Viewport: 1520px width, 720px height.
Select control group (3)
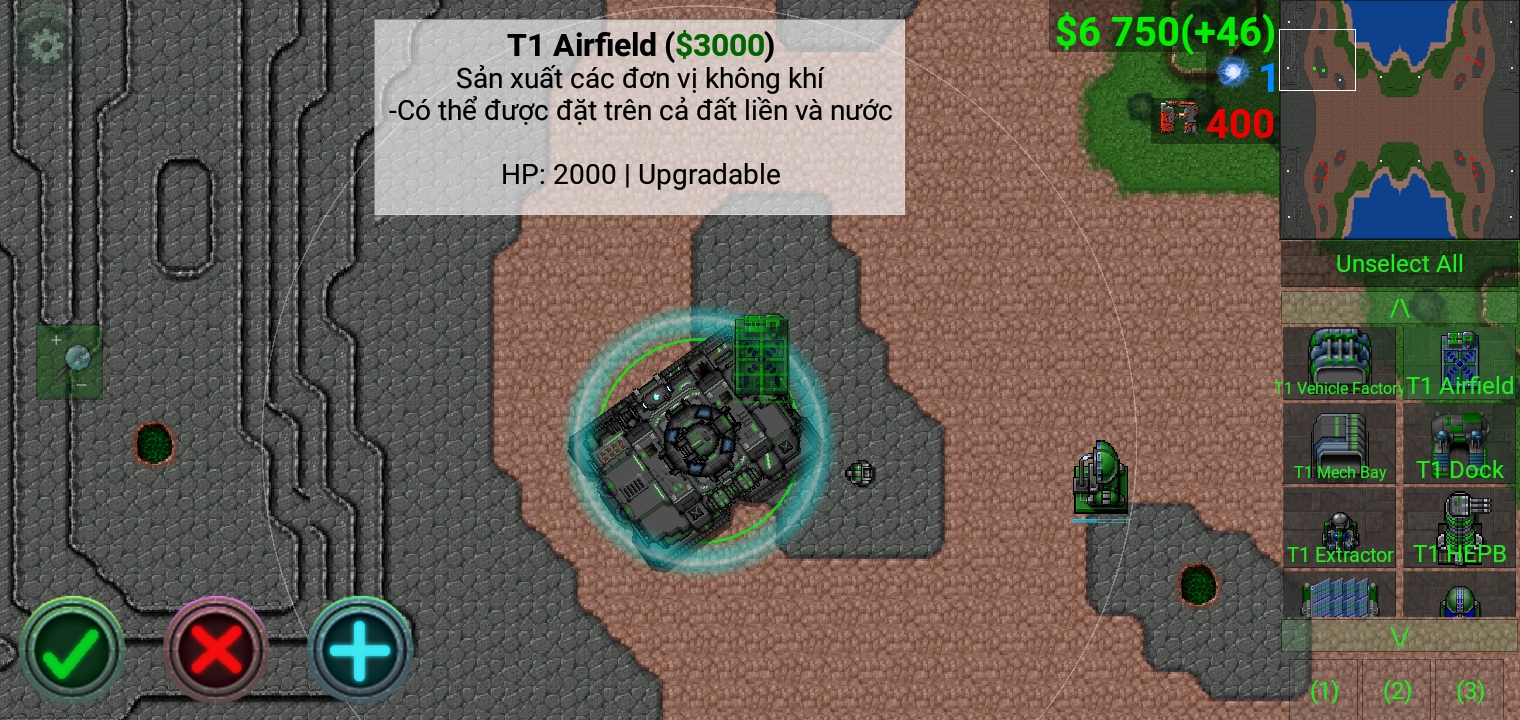click(x=1470, y=690)
